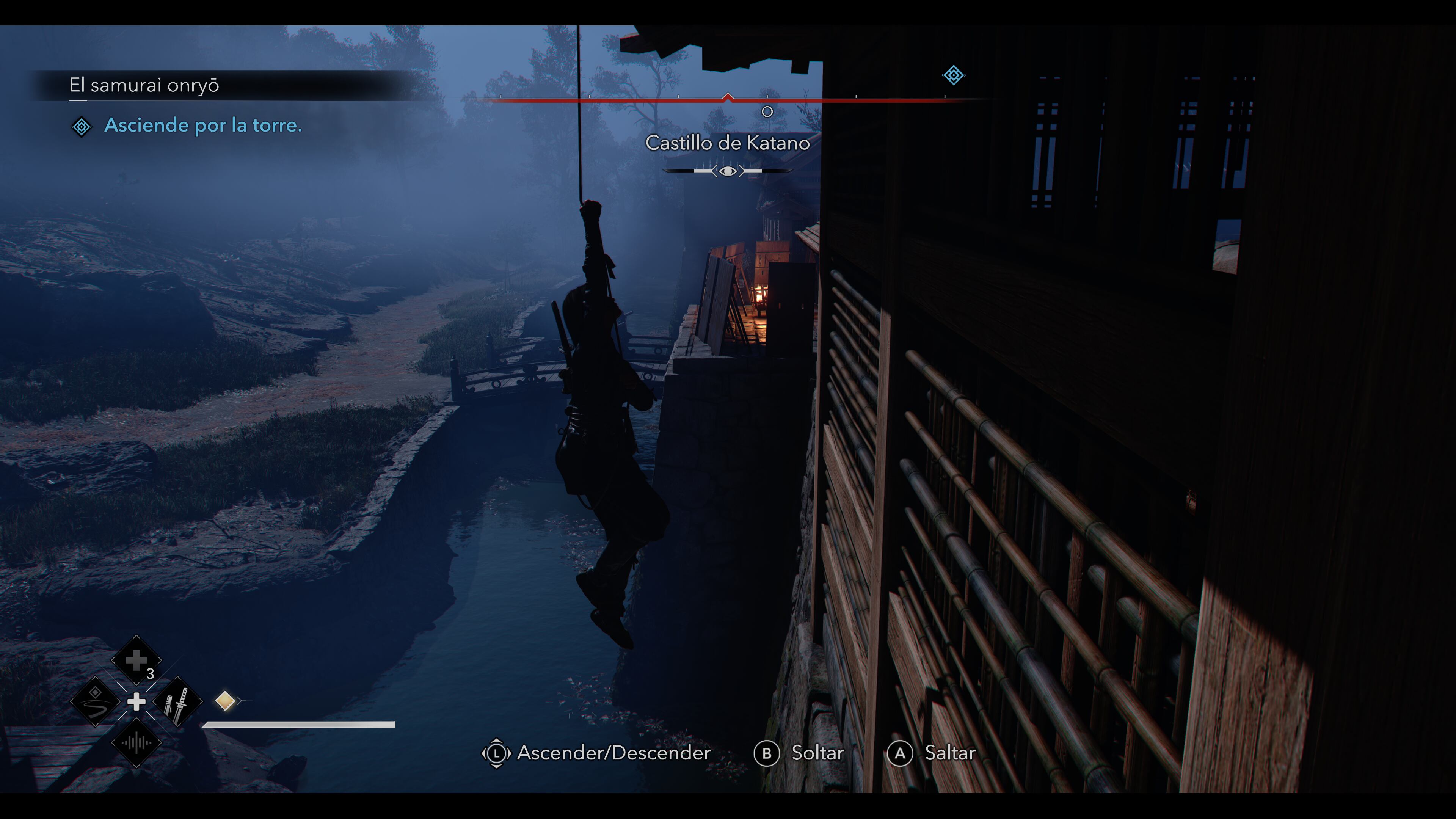Click the stealth eye visibility indicator
The height and width of the screenshot is (819, 1456).
[x=728, y=171]
